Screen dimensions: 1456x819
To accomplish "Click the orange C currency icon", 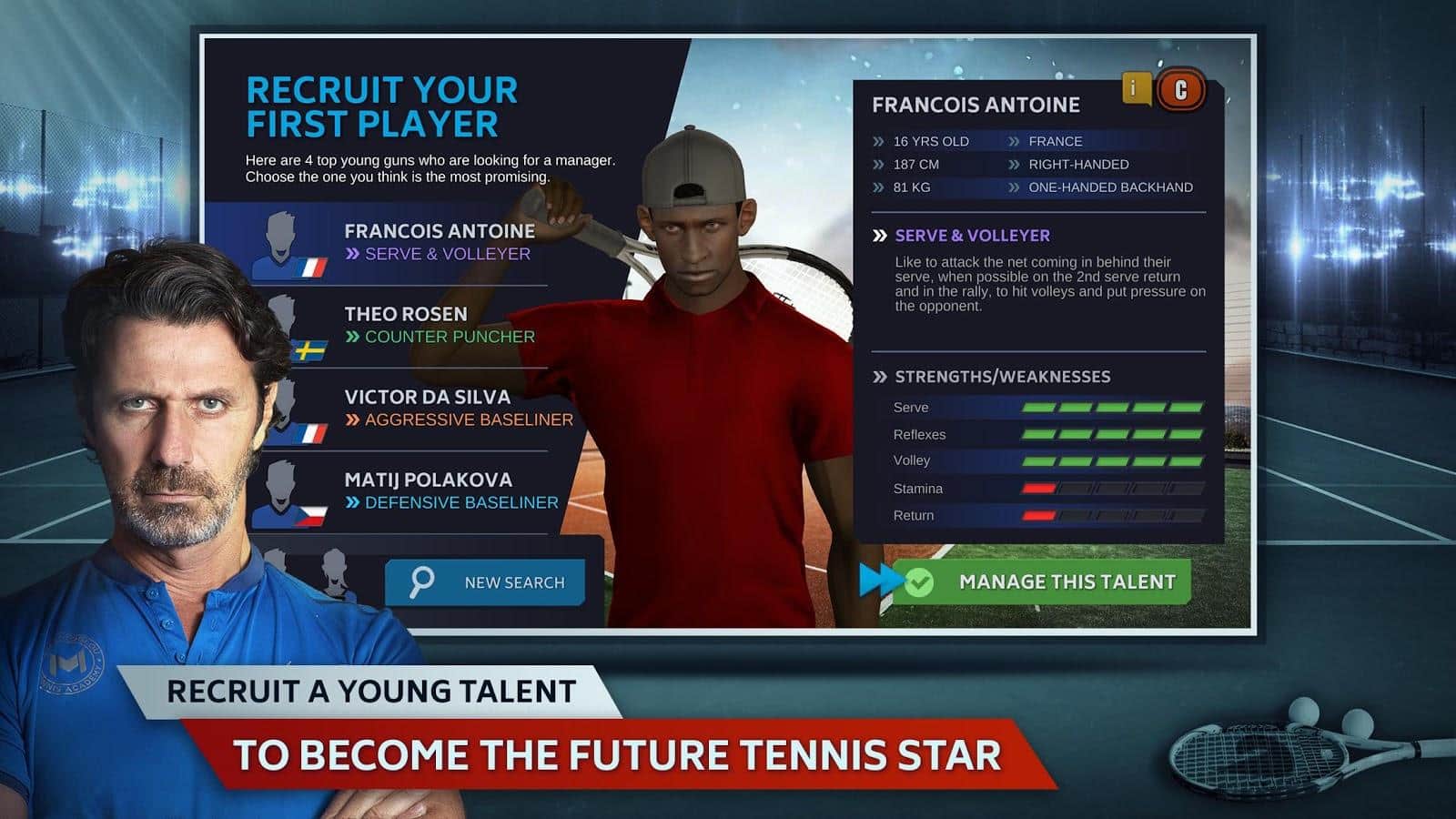I will [1180, 87].
